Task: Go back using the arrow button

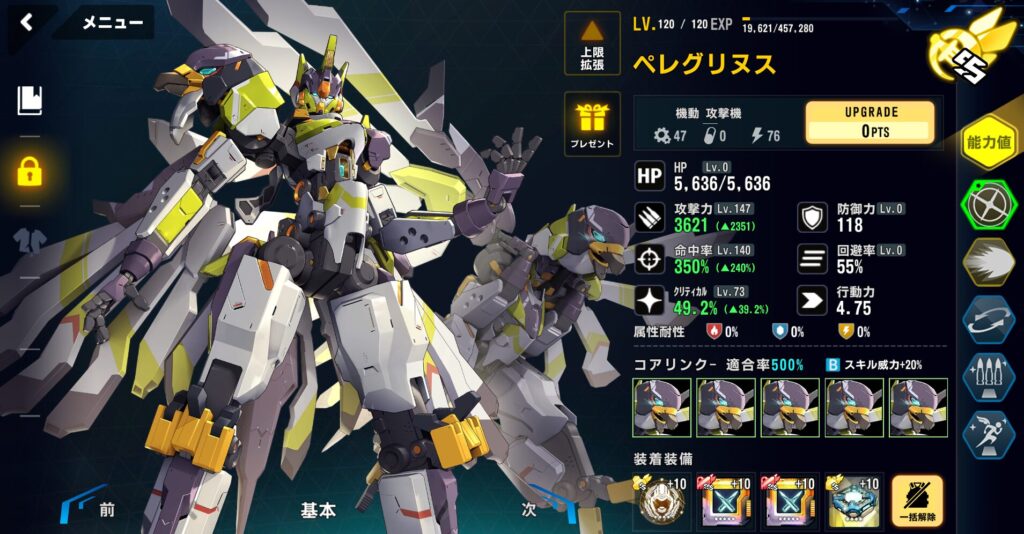Action: (27, 22)
